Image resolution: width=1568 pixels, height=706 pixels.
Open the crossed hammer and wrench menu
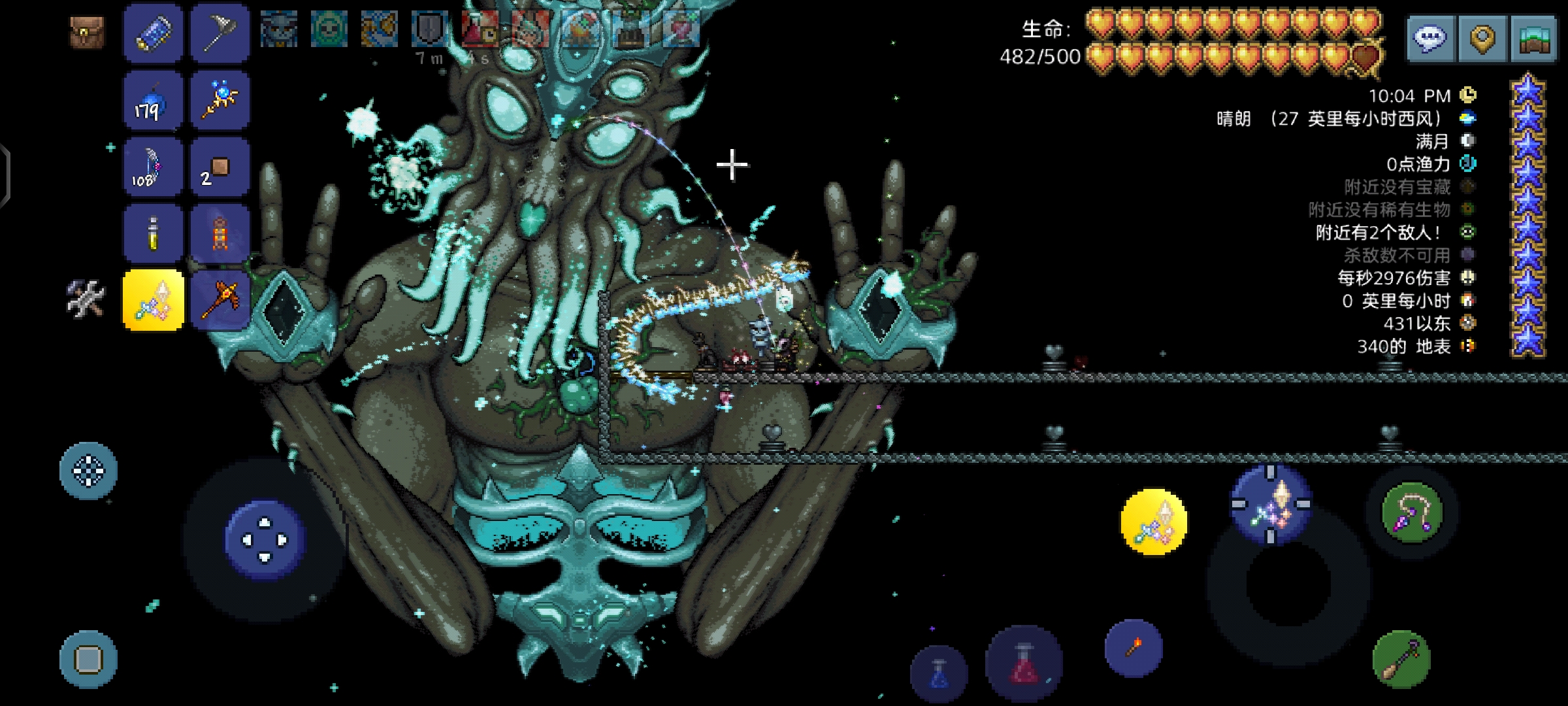(86, 299)
